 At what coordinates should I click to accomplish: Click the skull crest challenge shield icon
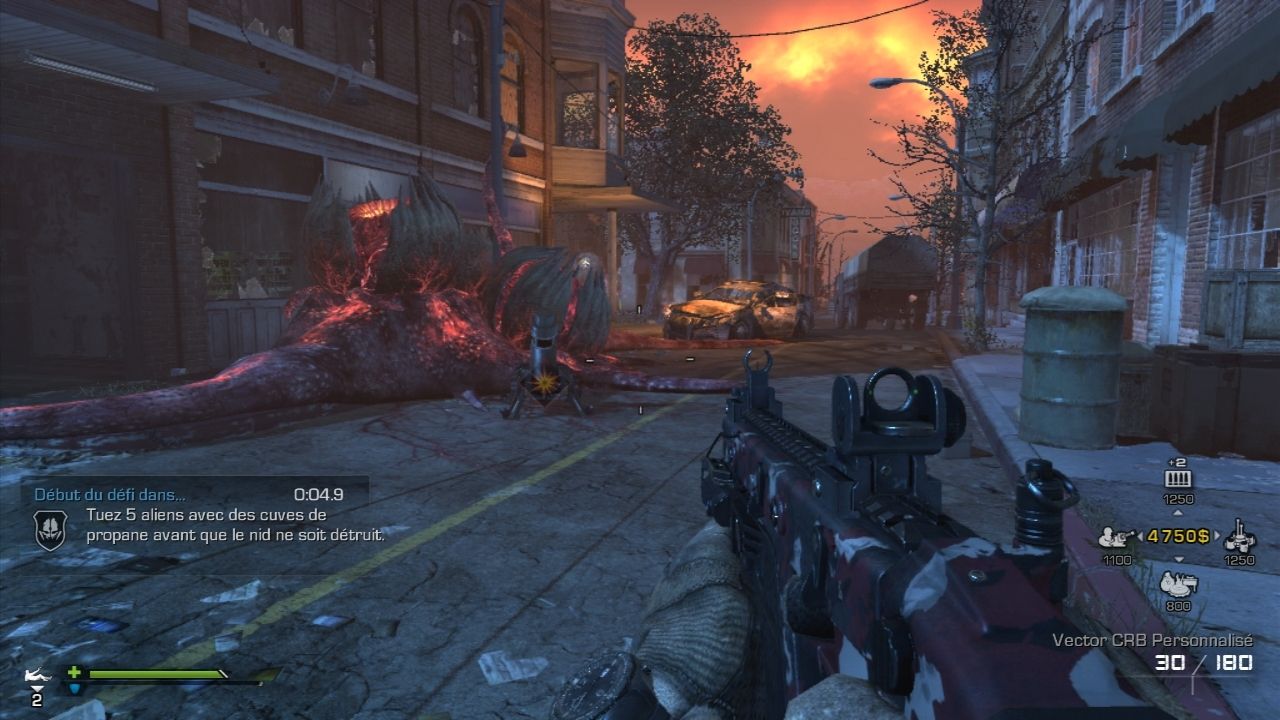[50, 528]
